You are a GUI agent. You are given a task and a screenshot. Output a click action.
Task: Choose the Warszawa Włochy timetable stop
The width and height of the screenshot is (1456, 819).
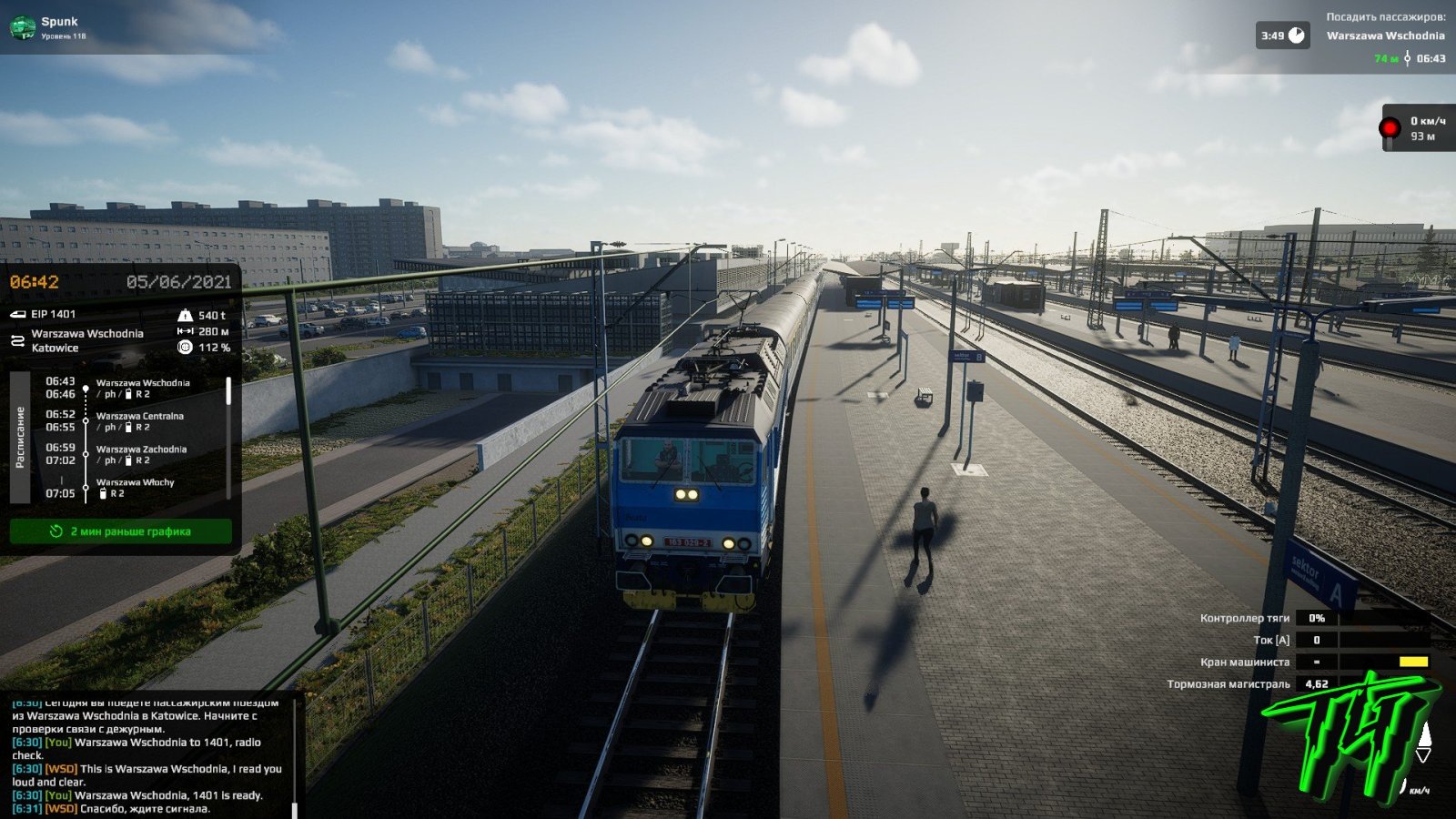[x=135, y=482]
